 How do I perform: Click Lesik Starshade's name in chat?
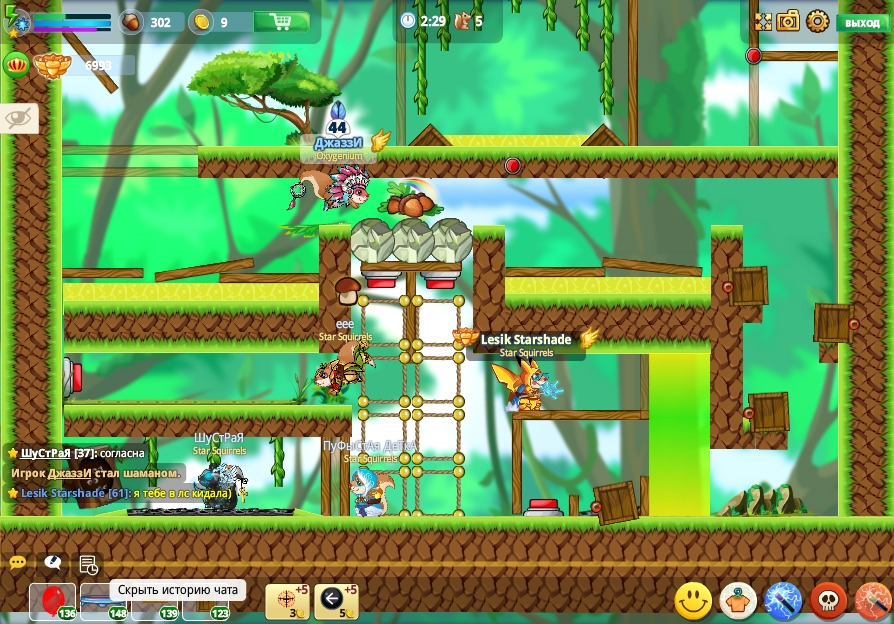click(62, 493)
